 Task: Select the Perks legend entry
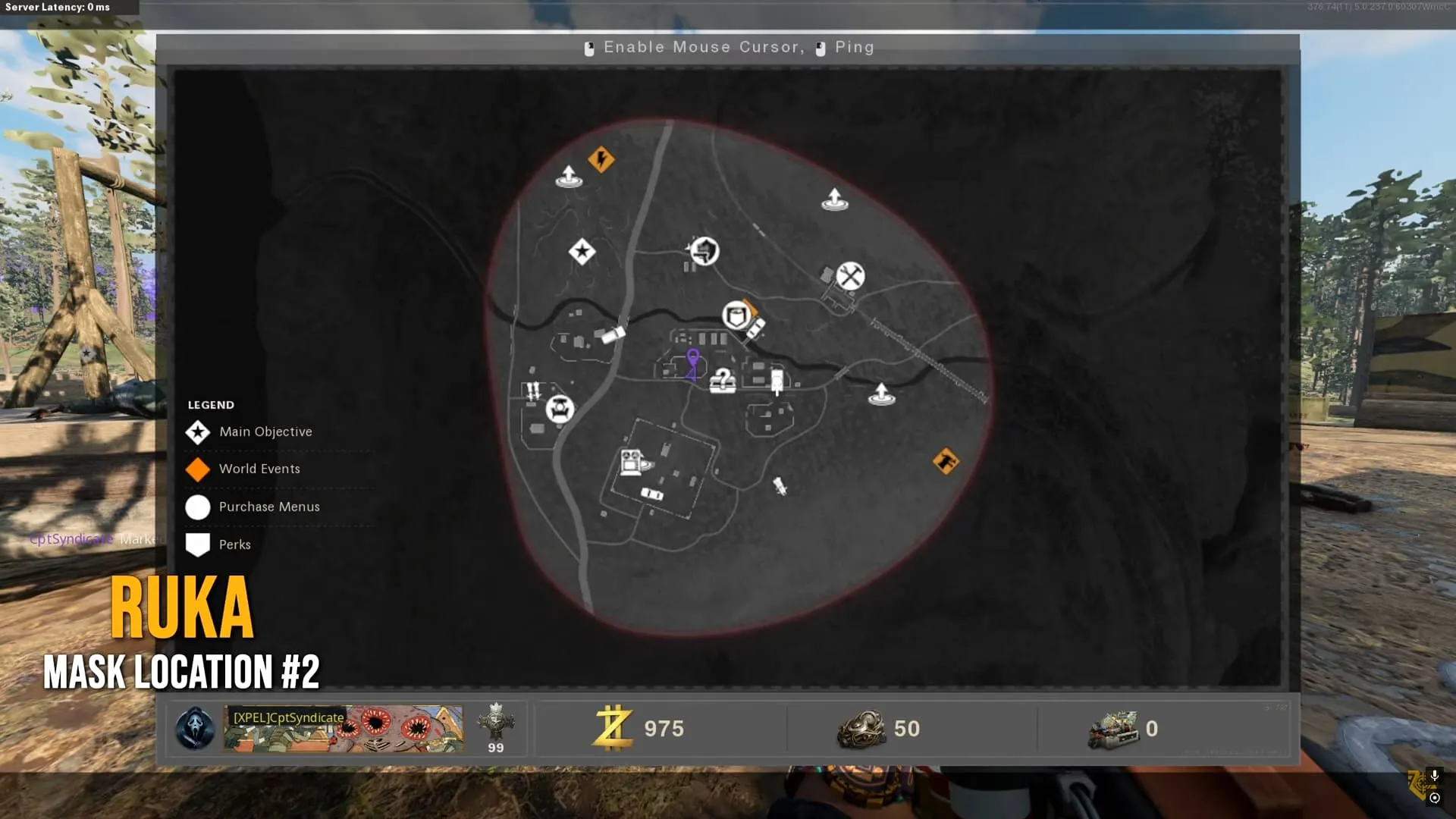pyautogui.click(x=234, y=544)
